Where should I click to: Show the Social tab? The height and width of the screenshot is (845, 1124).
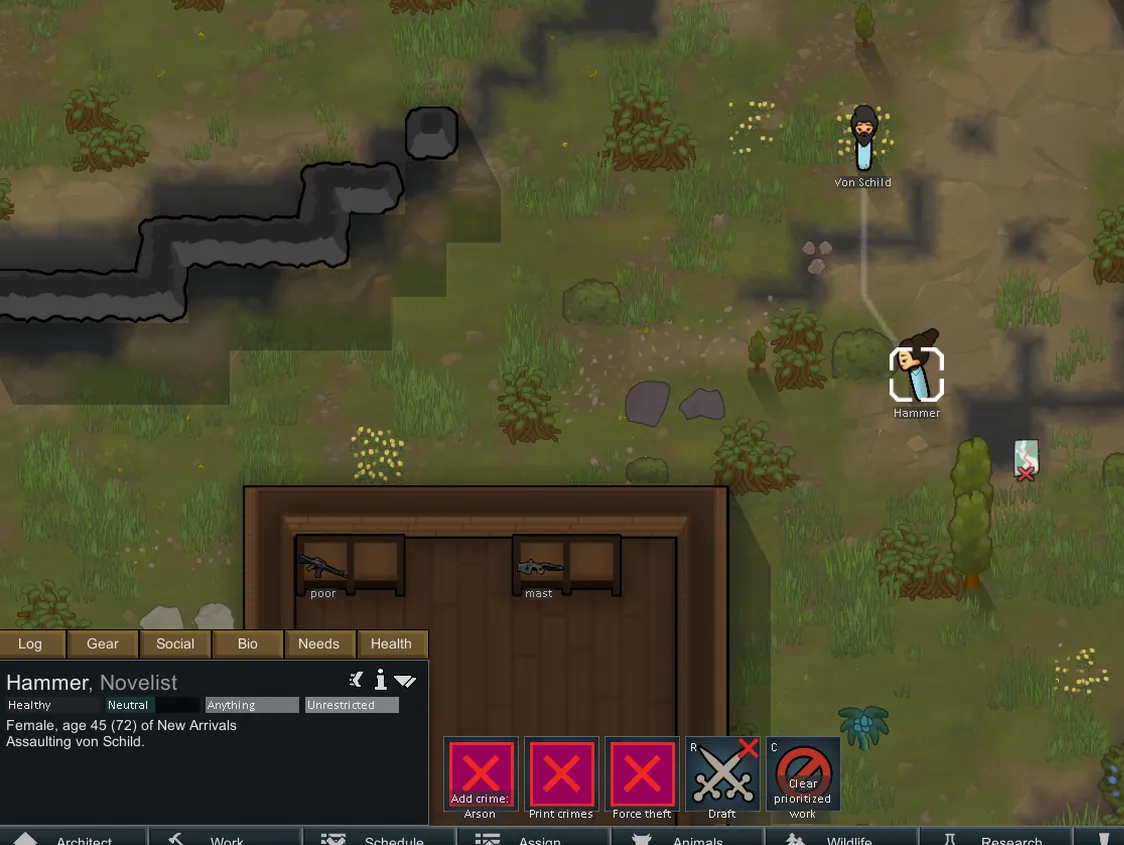[x=175, y=644]
